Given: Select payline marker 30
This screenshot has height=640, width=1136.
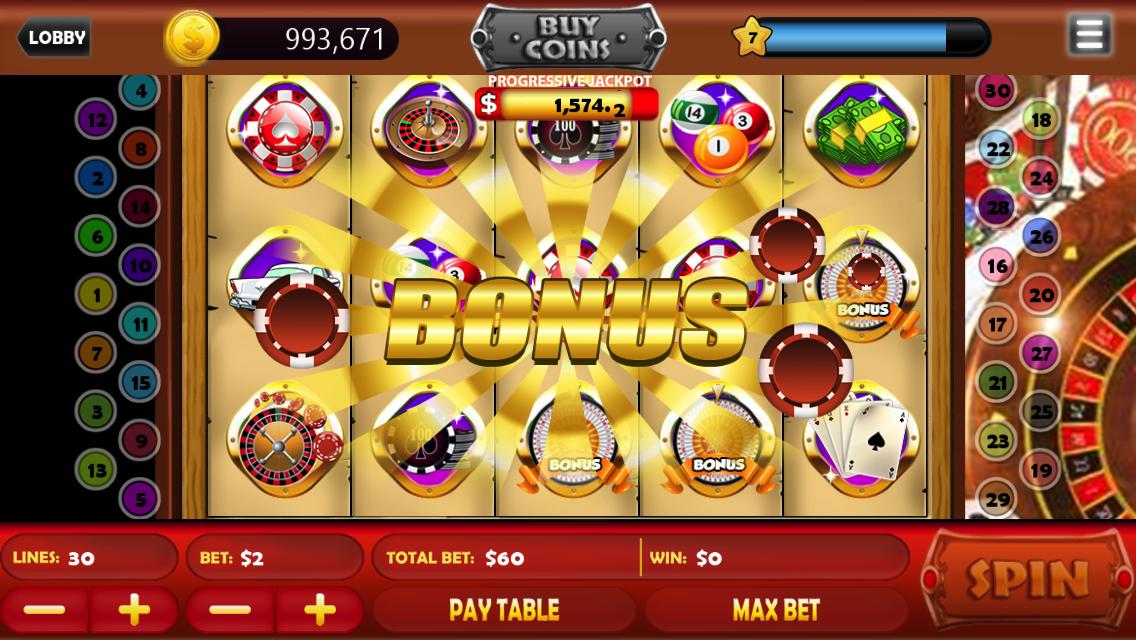Looking at the screenshot, I should pyautogui.click(x=996, y=91).
